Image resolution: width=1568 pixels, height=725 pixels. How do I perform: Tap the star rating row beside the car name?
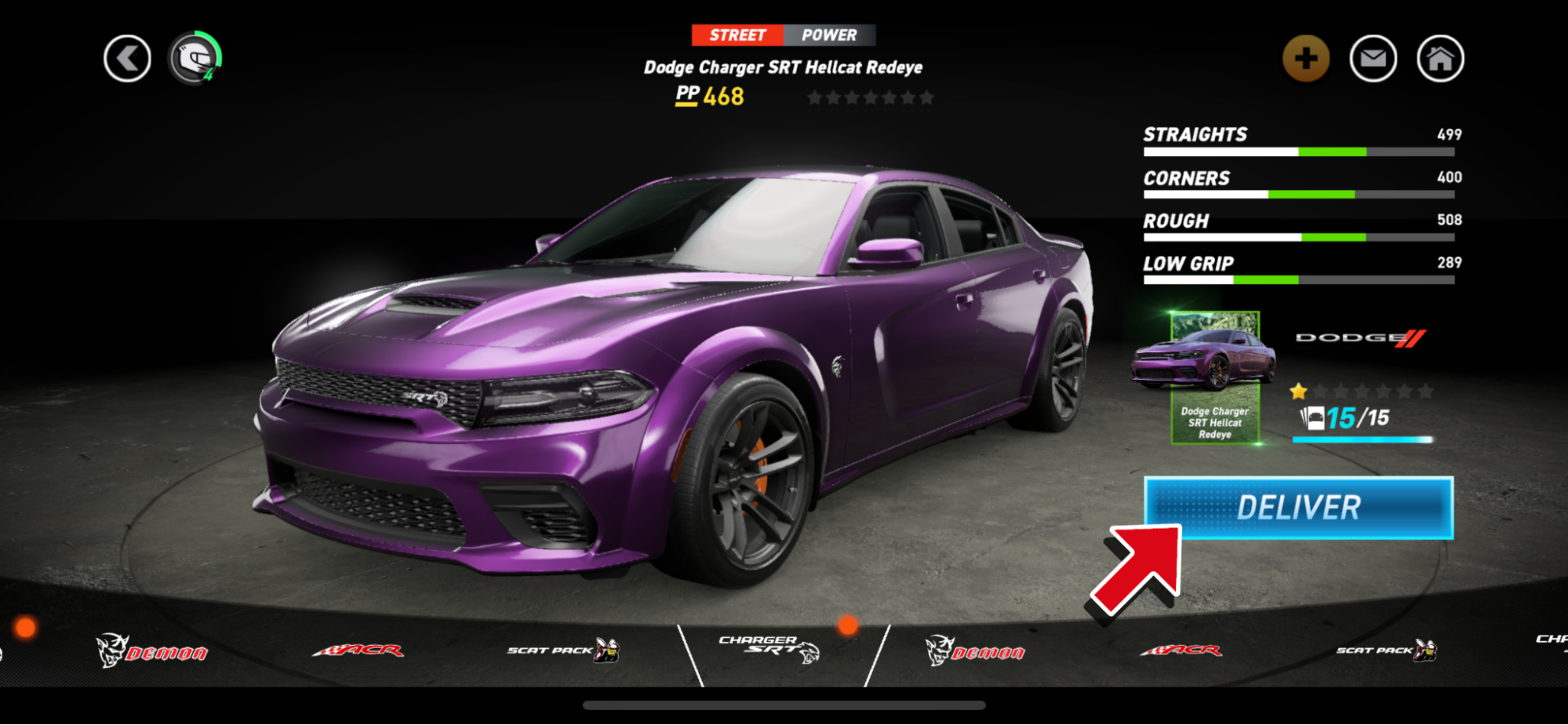pyautogui.click(x=870, y=96)
